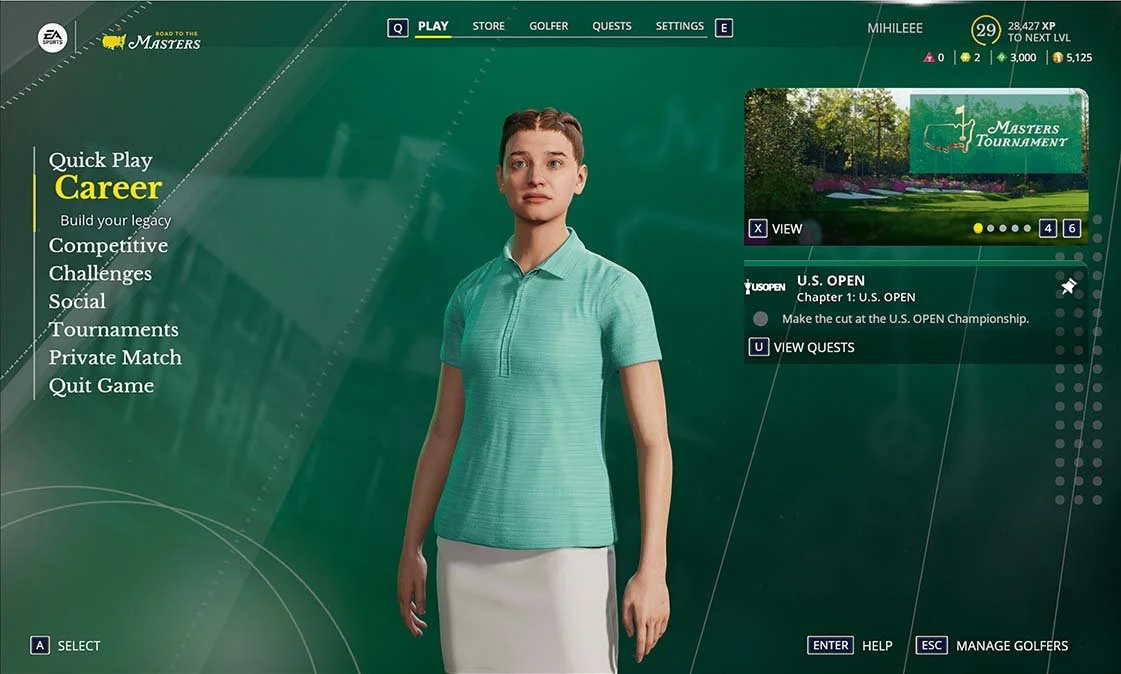Open the Challenges menu
1121x674 pixels.
100,273
